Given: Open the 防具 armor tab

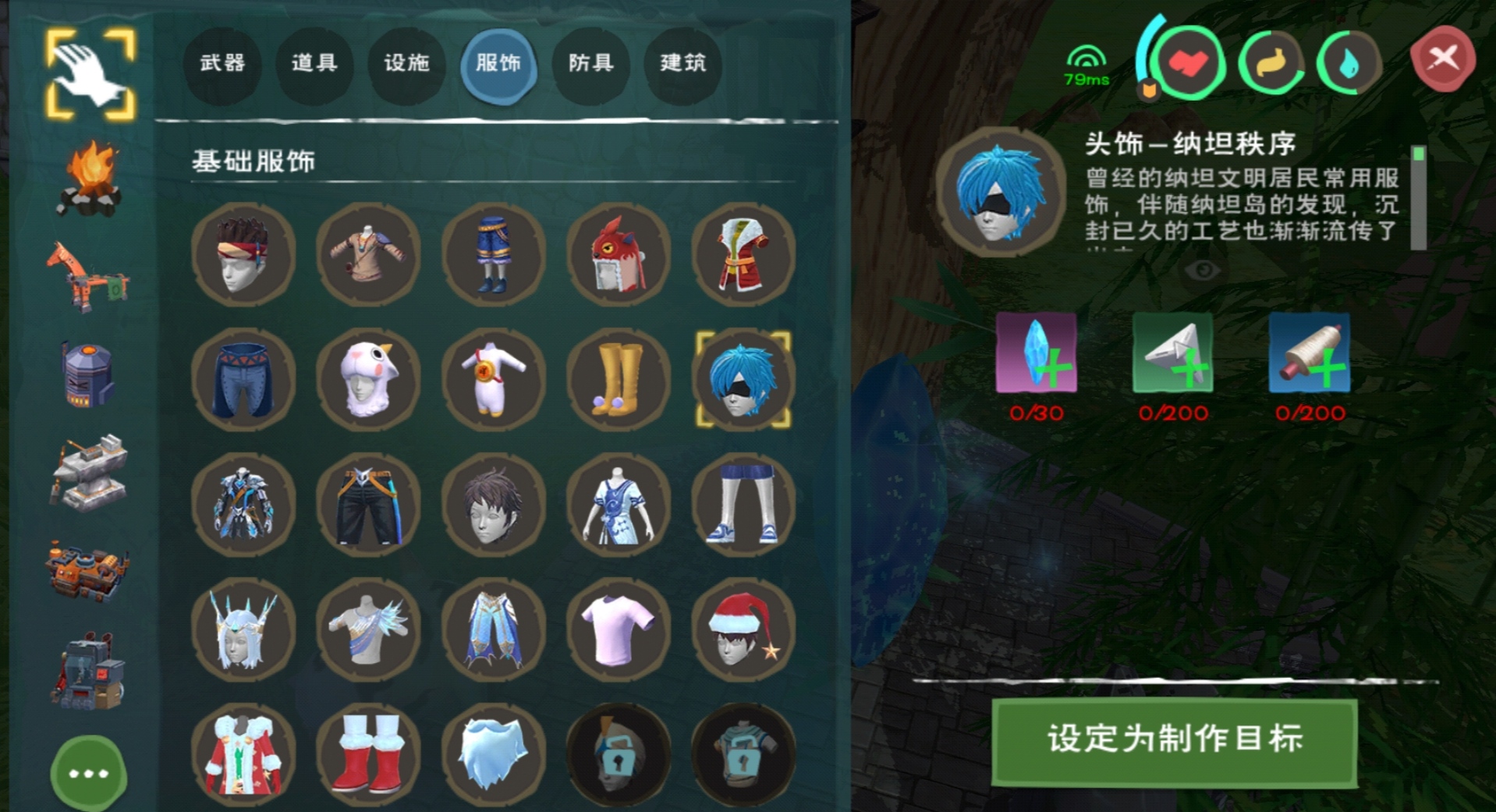Looking at the screenshot, I should [x=590, y=66].
